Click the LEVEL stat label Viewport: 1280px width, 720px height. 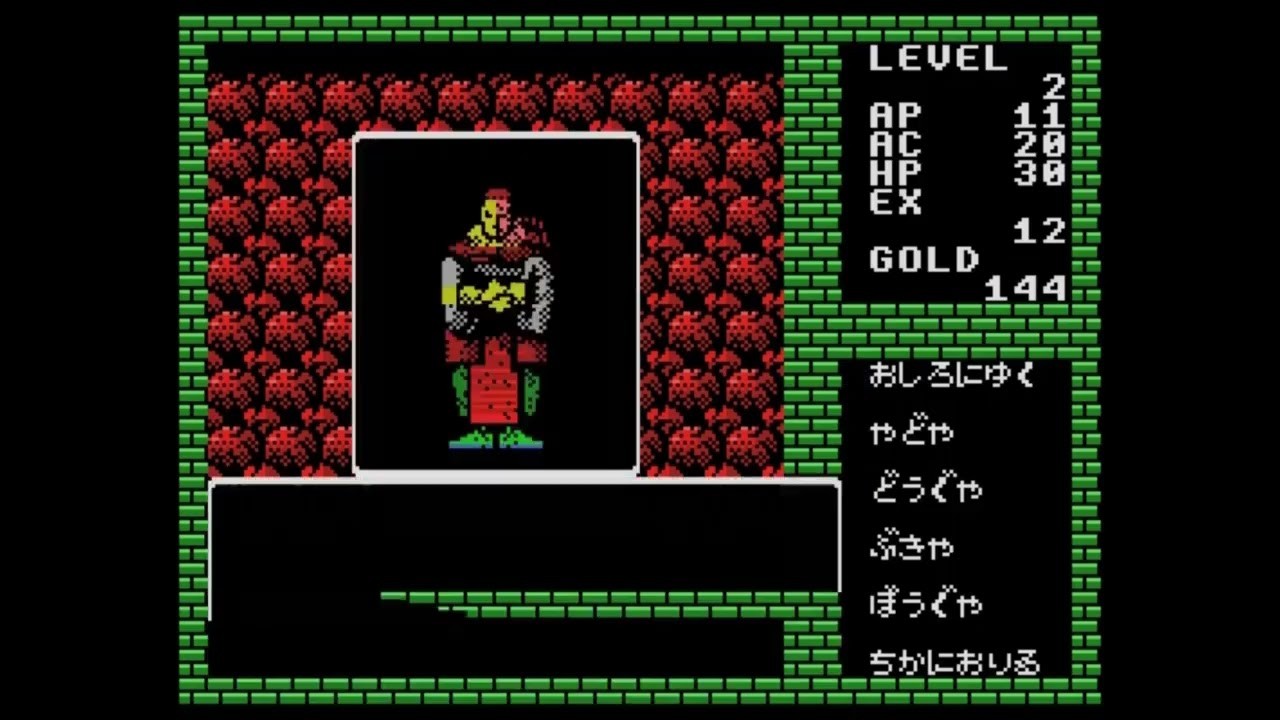[x=938, y=58]
